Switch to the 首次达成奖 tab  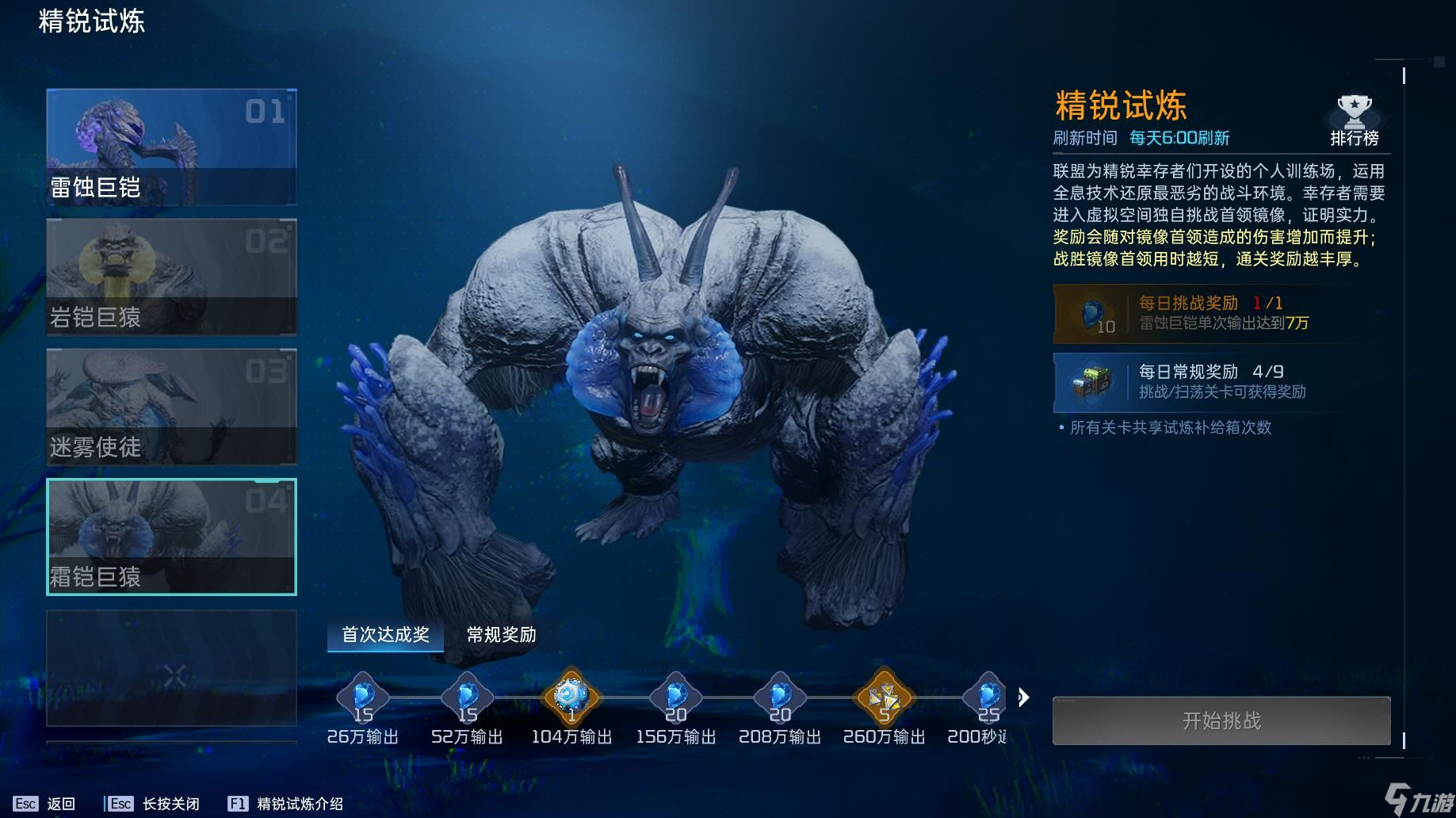[x=385, y=635]
